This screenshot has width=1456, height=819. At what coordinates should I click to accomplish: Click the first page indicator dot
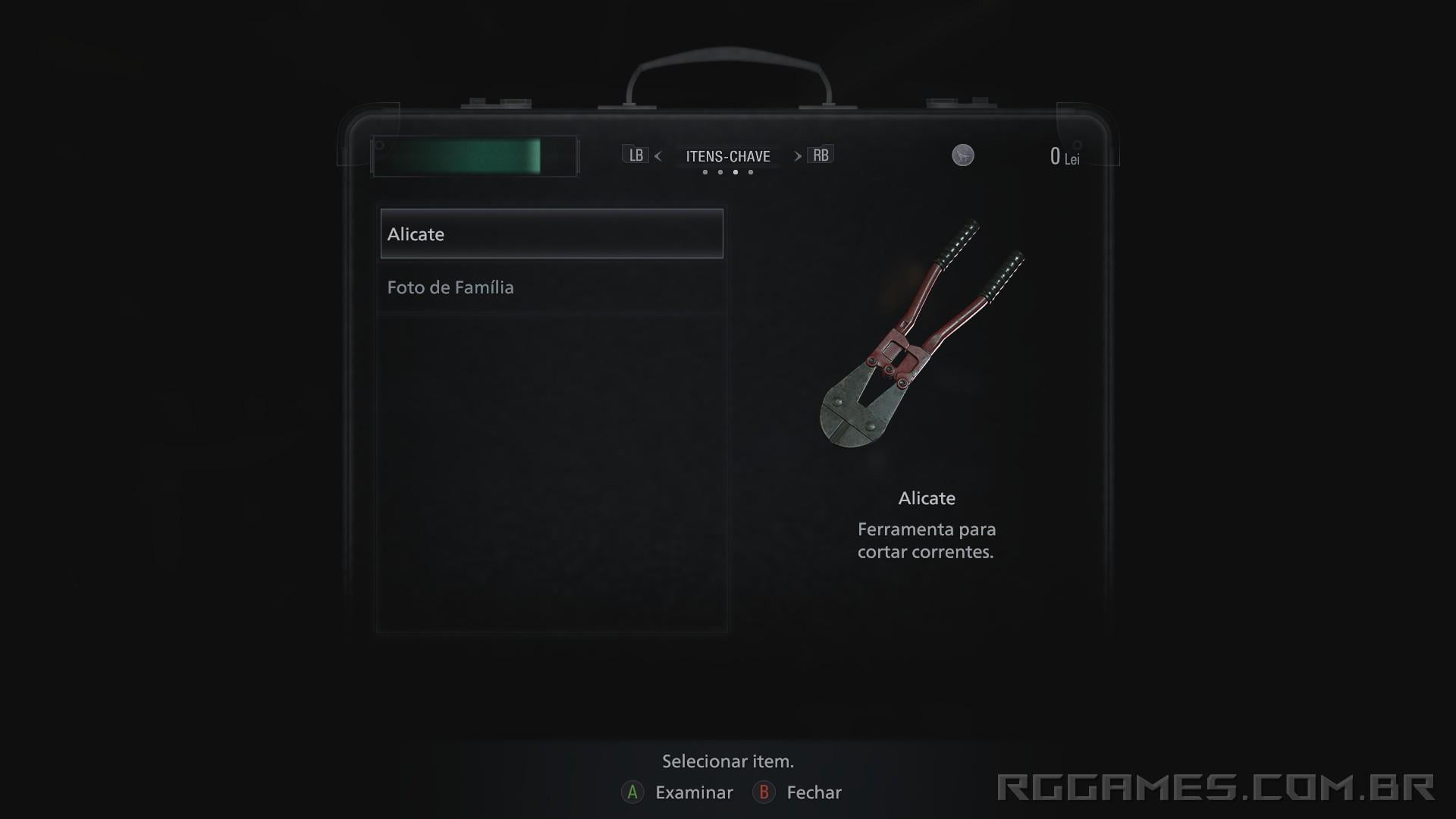[x=705, y=172]
